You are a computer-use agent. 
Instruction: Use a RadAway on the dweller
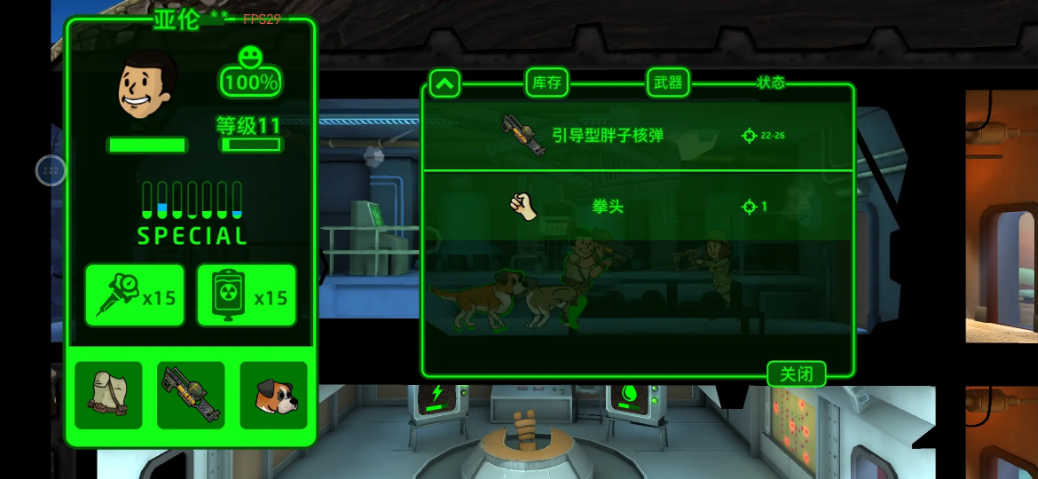point(246,296)
